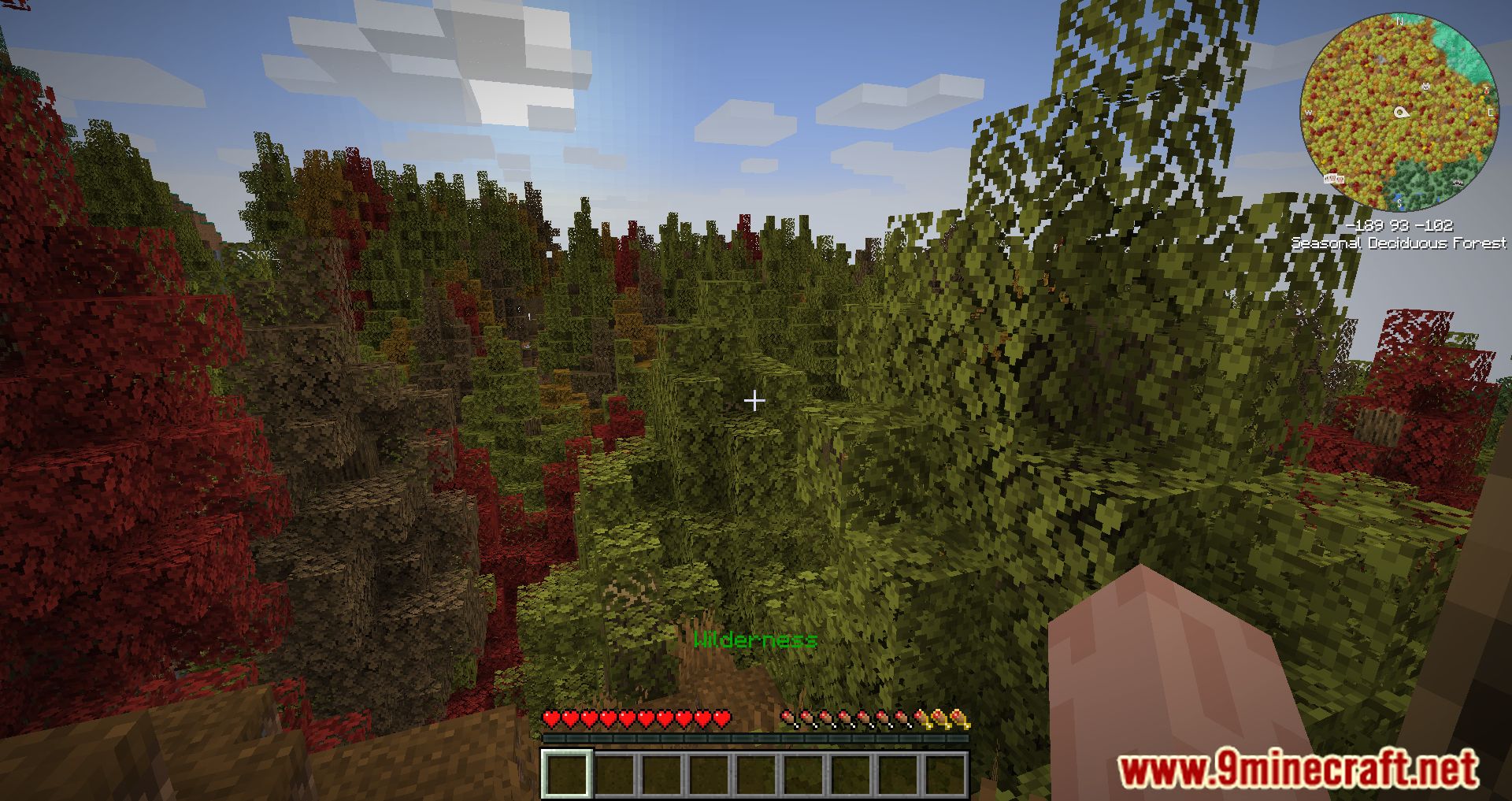Click the dark bite-mark marker near the minimap's south
Viewport: 1512px width, 801px height.
click(1457, 182)
